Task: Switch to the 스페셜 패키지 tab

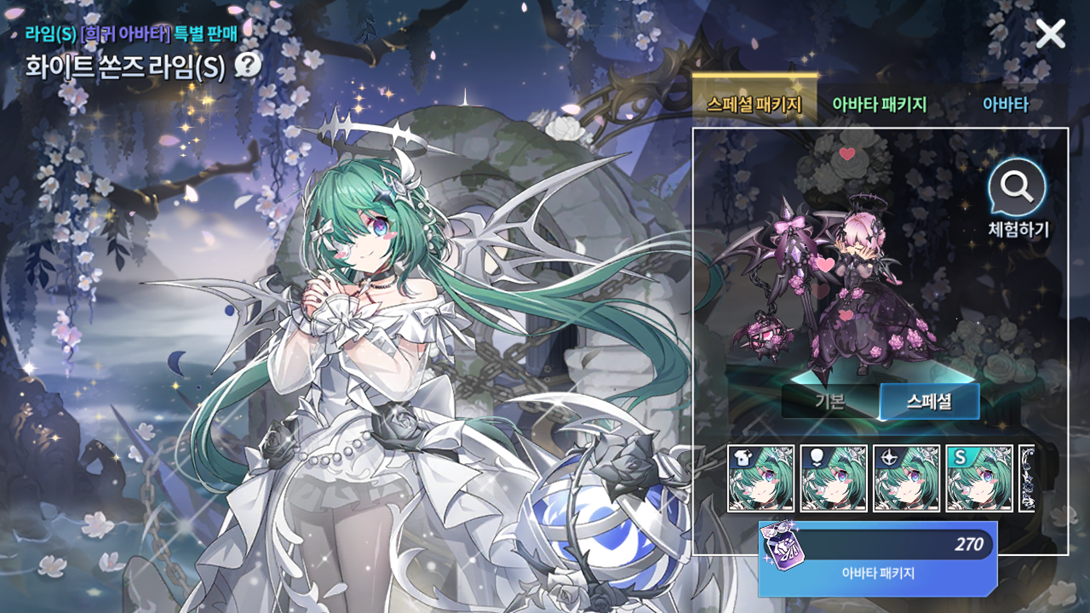Action: pos(754,104)
